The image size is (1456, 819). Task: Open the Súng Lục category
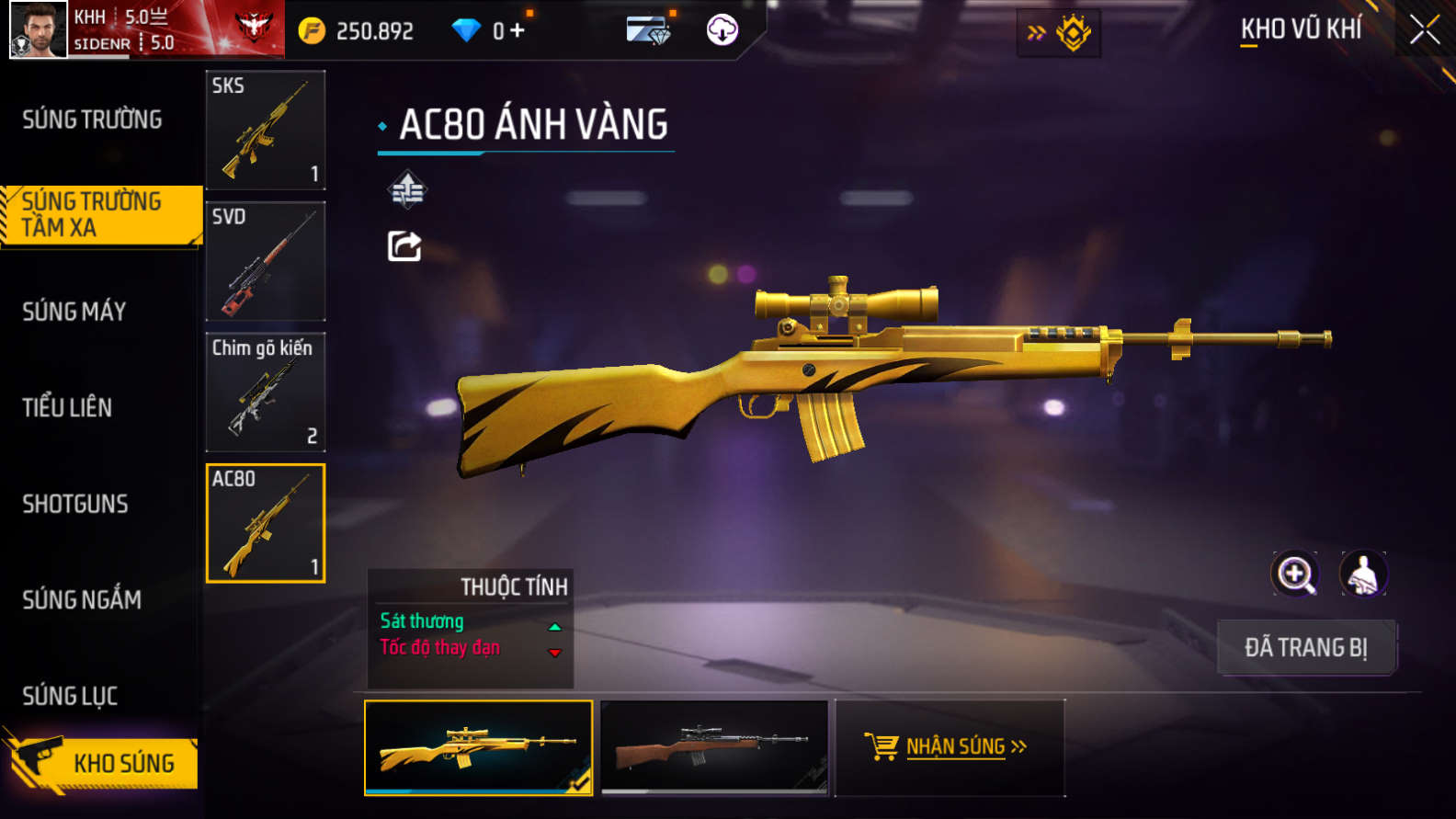point(70,696)
